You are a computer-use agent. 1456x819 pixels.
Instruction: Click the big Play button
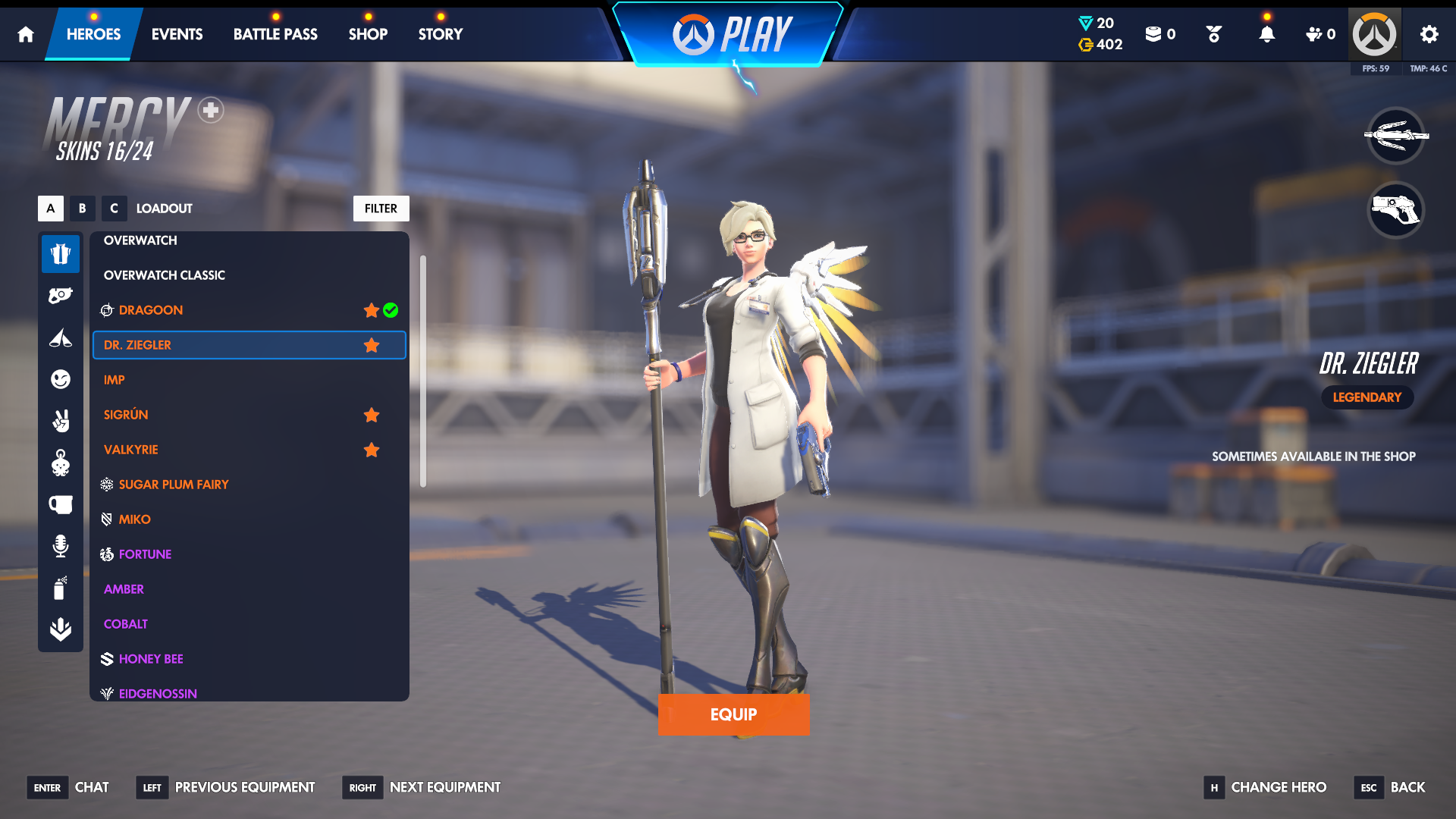[x=731, y=35]
